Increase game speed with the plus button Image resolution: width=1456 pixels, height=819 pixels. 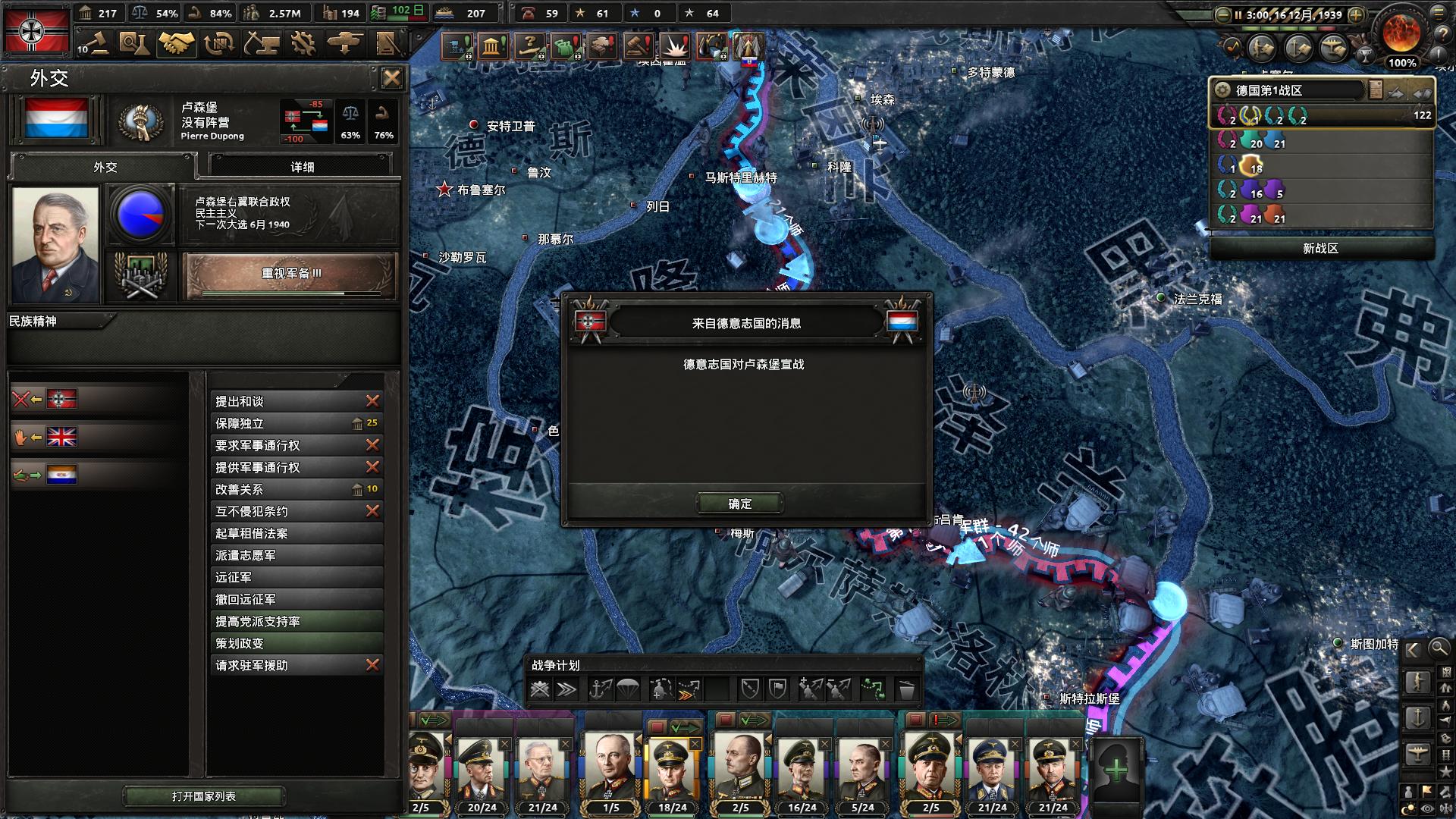1356,14
